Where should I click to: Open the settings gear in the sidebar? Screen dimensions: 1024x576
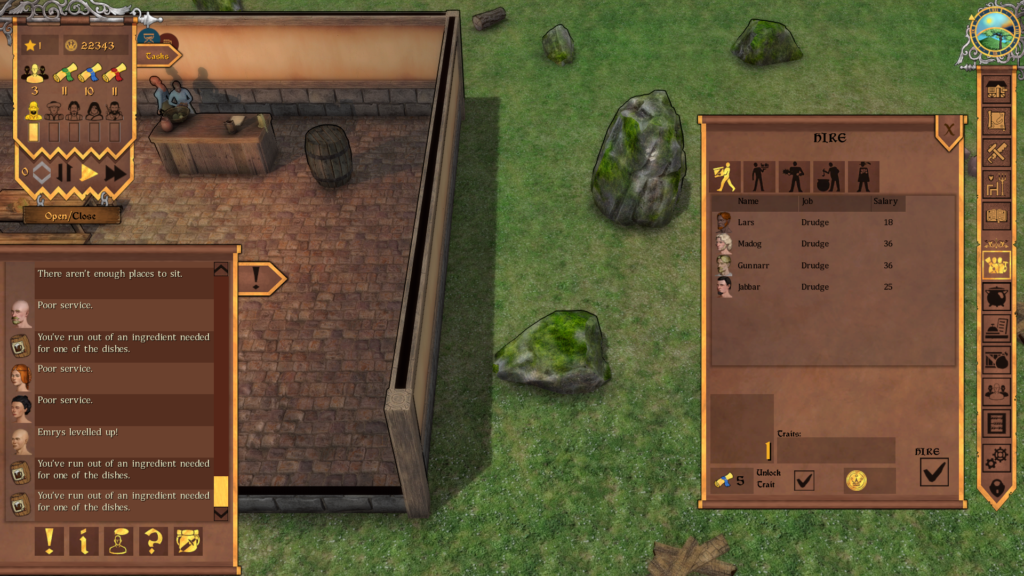(x=996, y=457)
